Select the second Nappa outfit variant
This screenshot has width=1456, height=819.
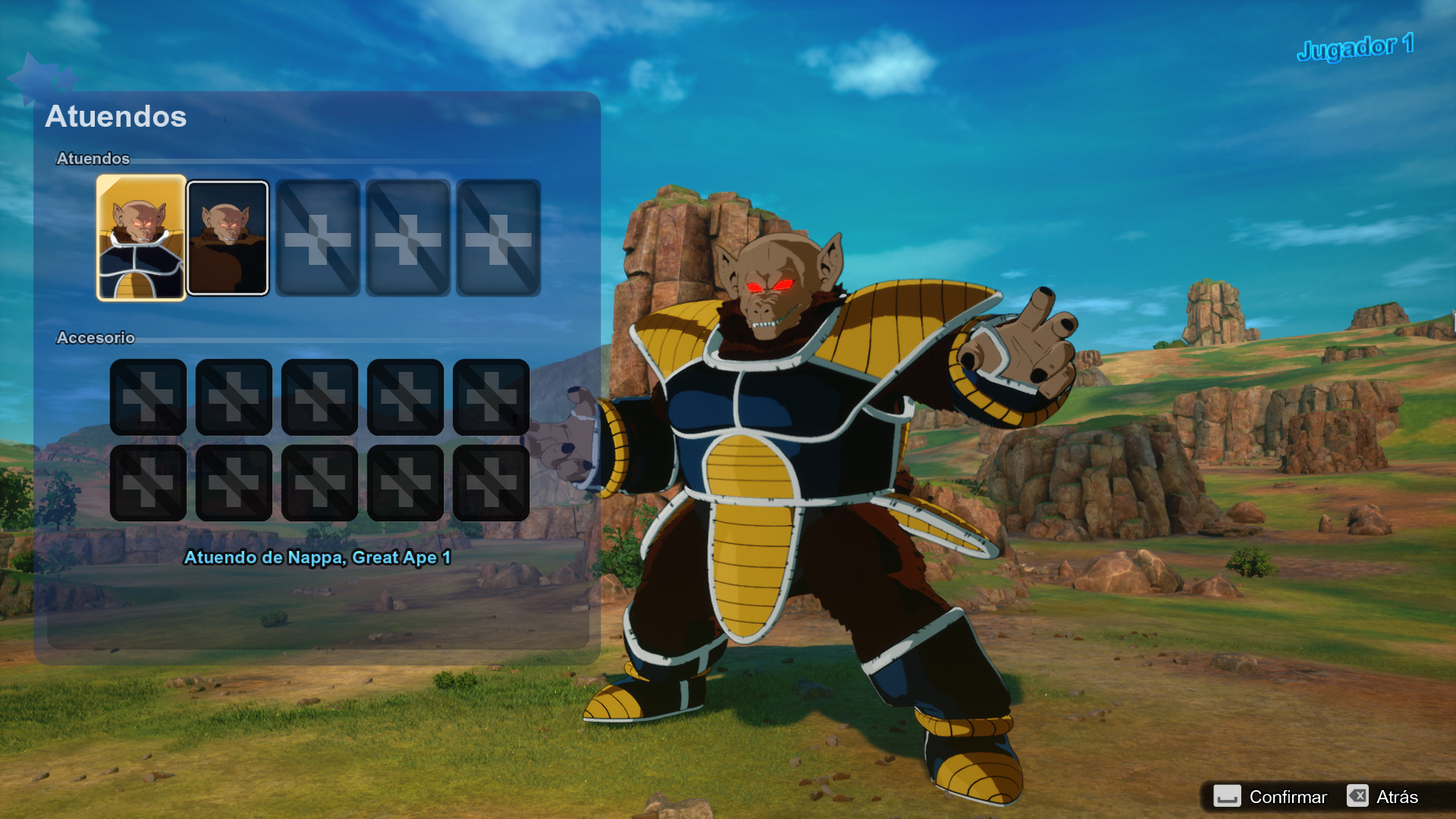click(227, 239)
